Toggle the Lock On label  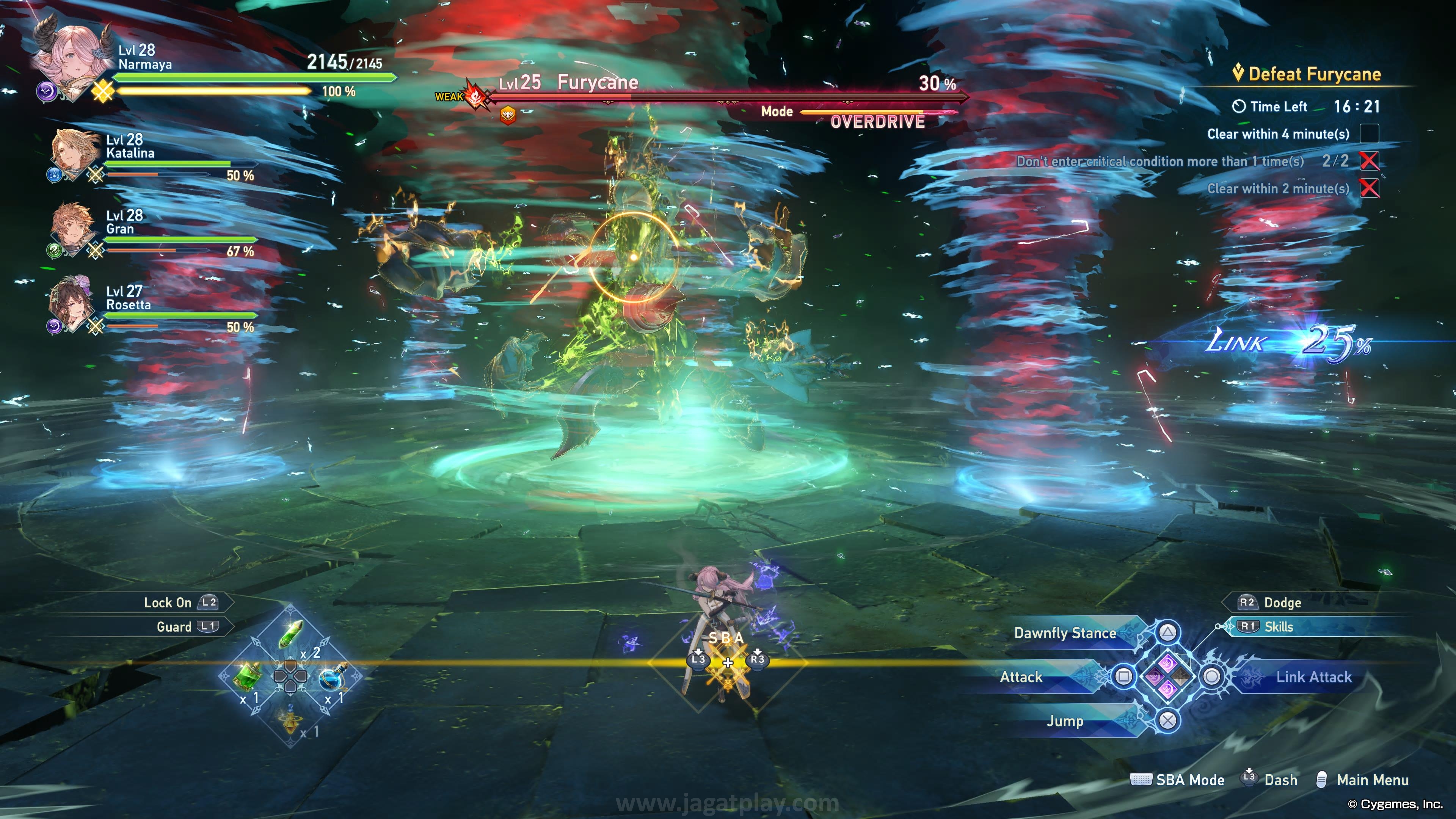click(x=168, y=602)
